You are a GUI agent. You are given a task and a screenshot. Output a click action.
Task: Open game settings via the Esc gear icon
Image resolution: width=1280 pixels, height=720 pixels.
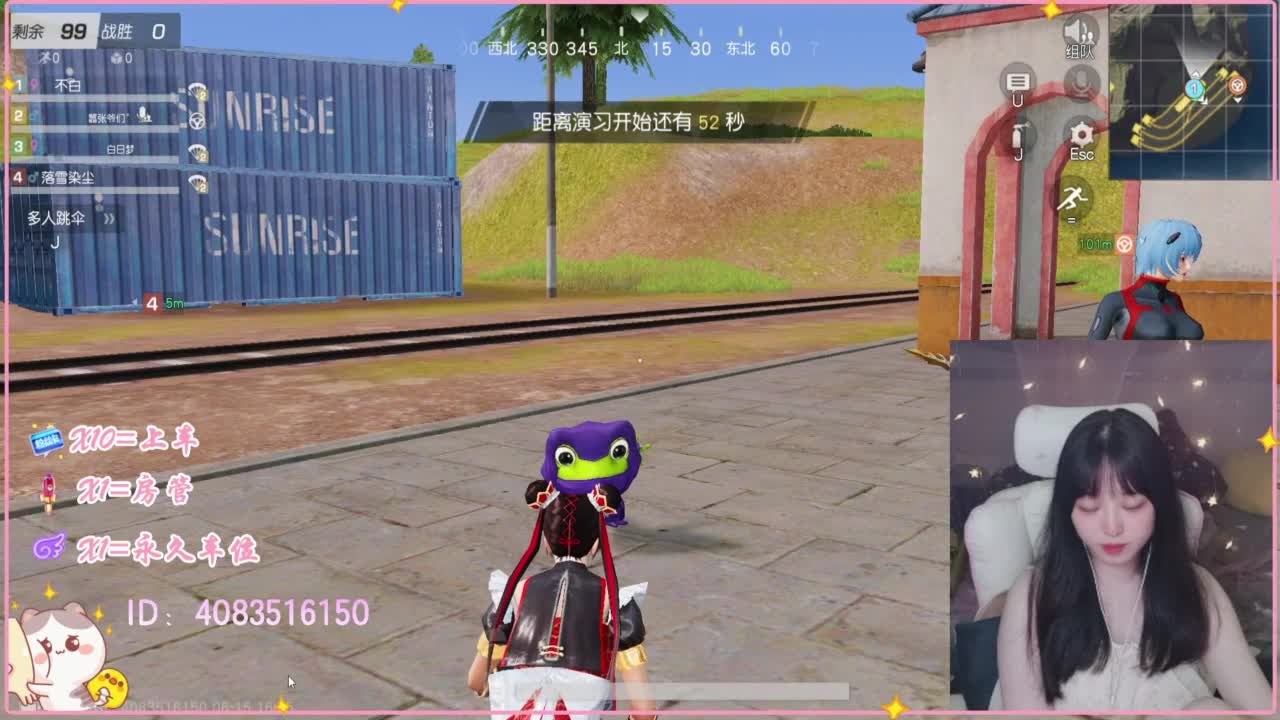pos(1081,133)
